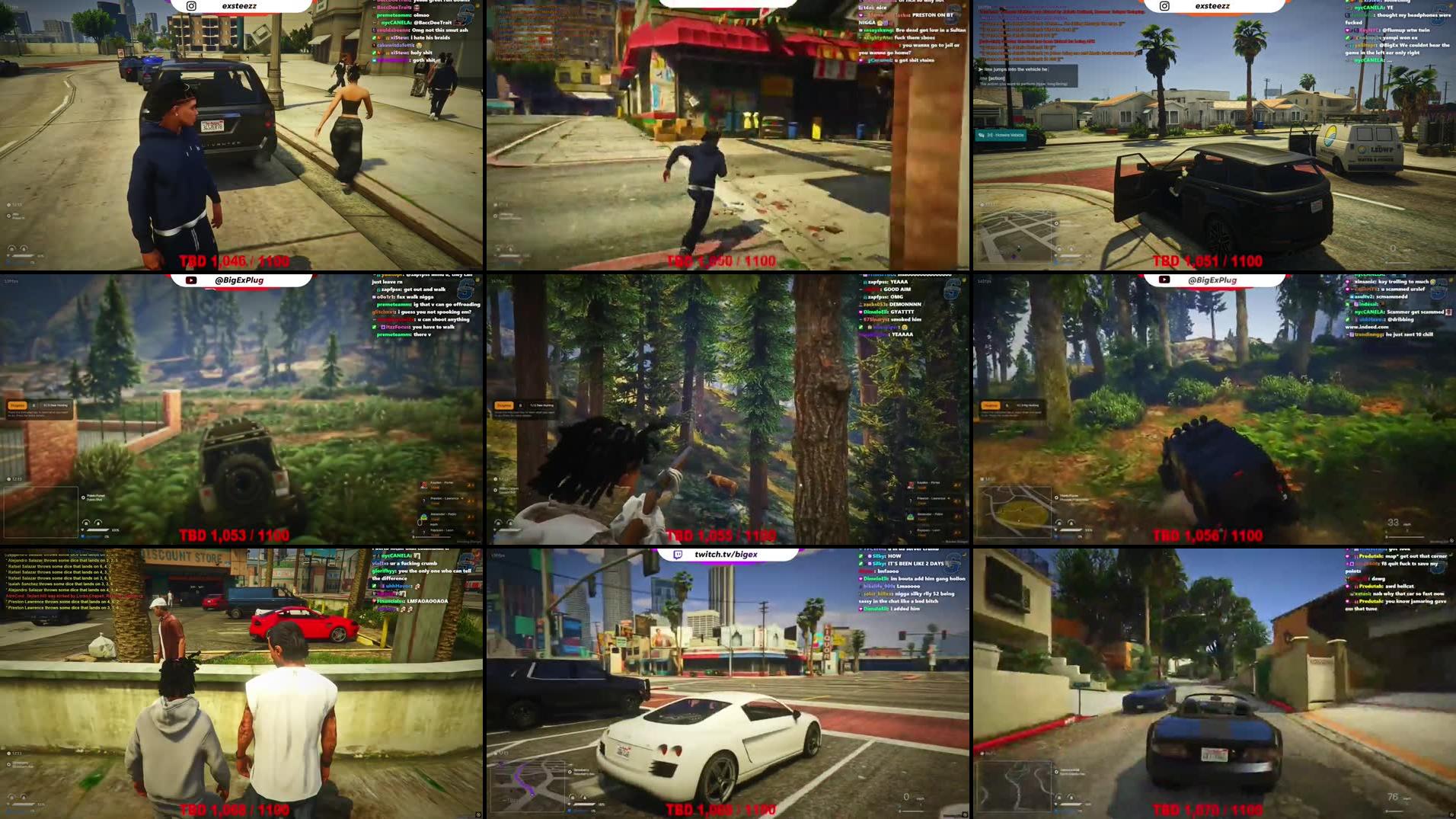Image resolution: width=1456 pixels, height=819 pixels.
Task: Select the Instagram camera icon top right banner
Action: coord(1163,6)
